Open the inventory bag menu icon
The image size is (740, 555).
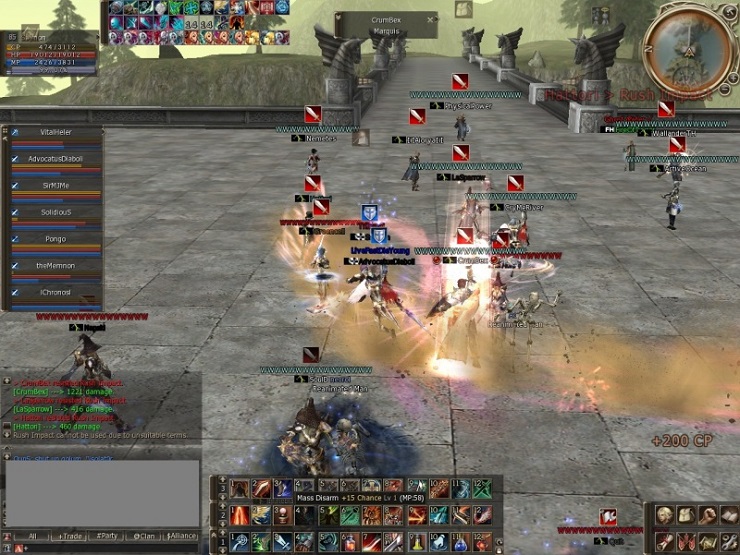pyautogui.click(x=685, y=514)
